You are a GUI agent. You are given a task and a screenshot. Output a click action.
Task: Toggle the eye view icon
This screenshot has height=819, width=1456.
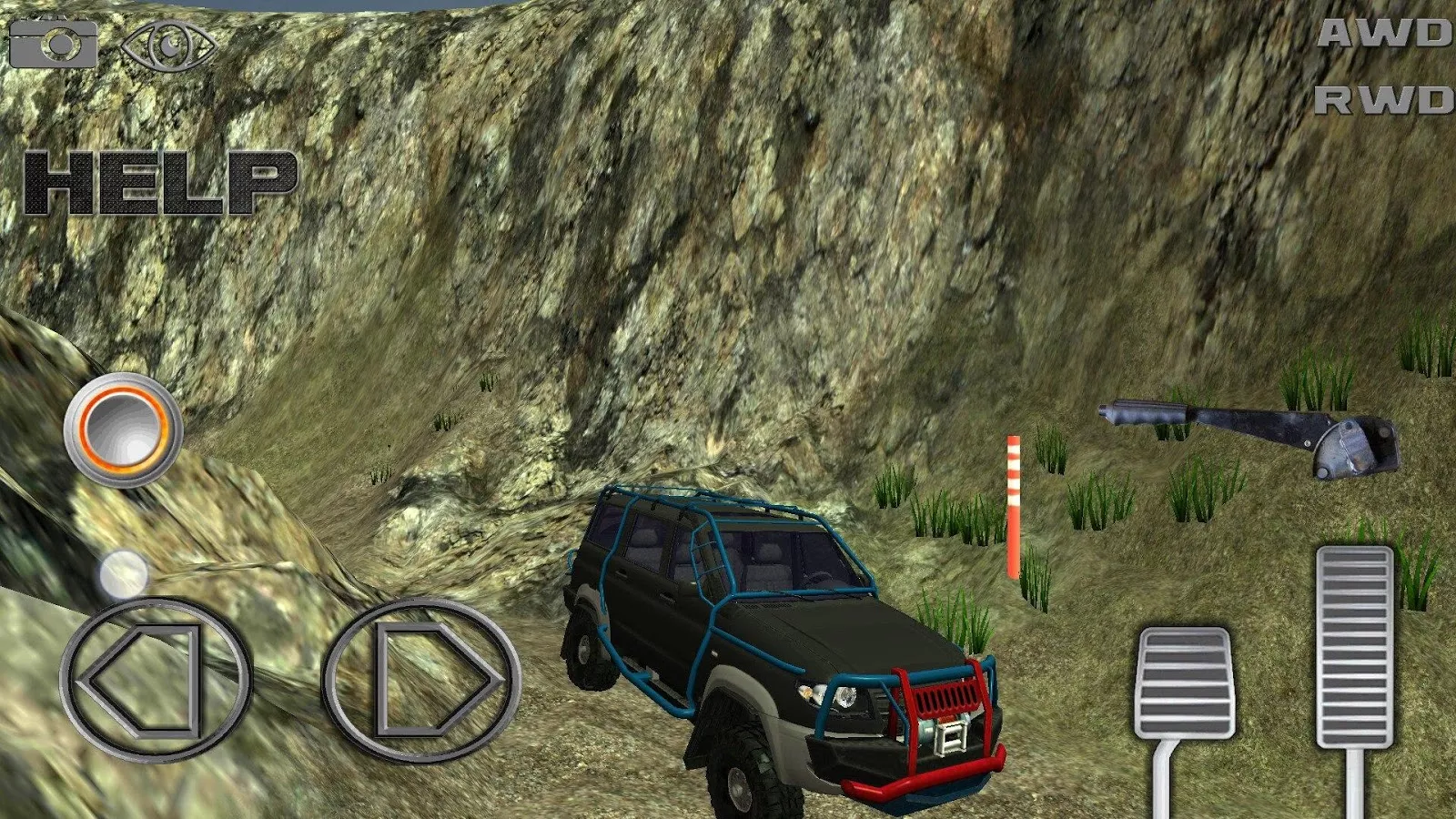point(169,45)
